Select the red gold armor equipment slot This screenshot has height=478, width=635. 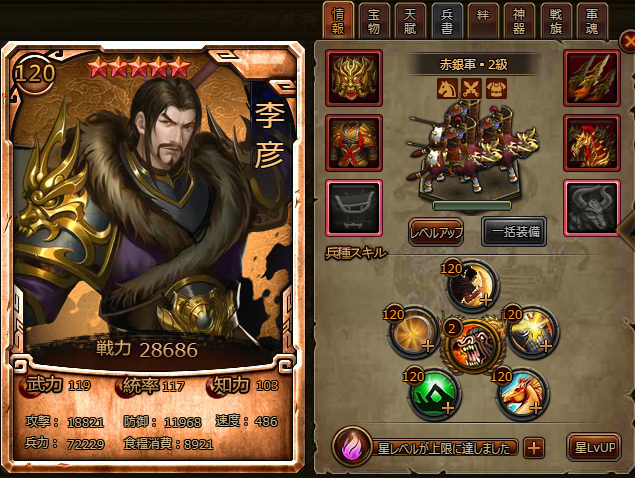click(x=353, y=142)
